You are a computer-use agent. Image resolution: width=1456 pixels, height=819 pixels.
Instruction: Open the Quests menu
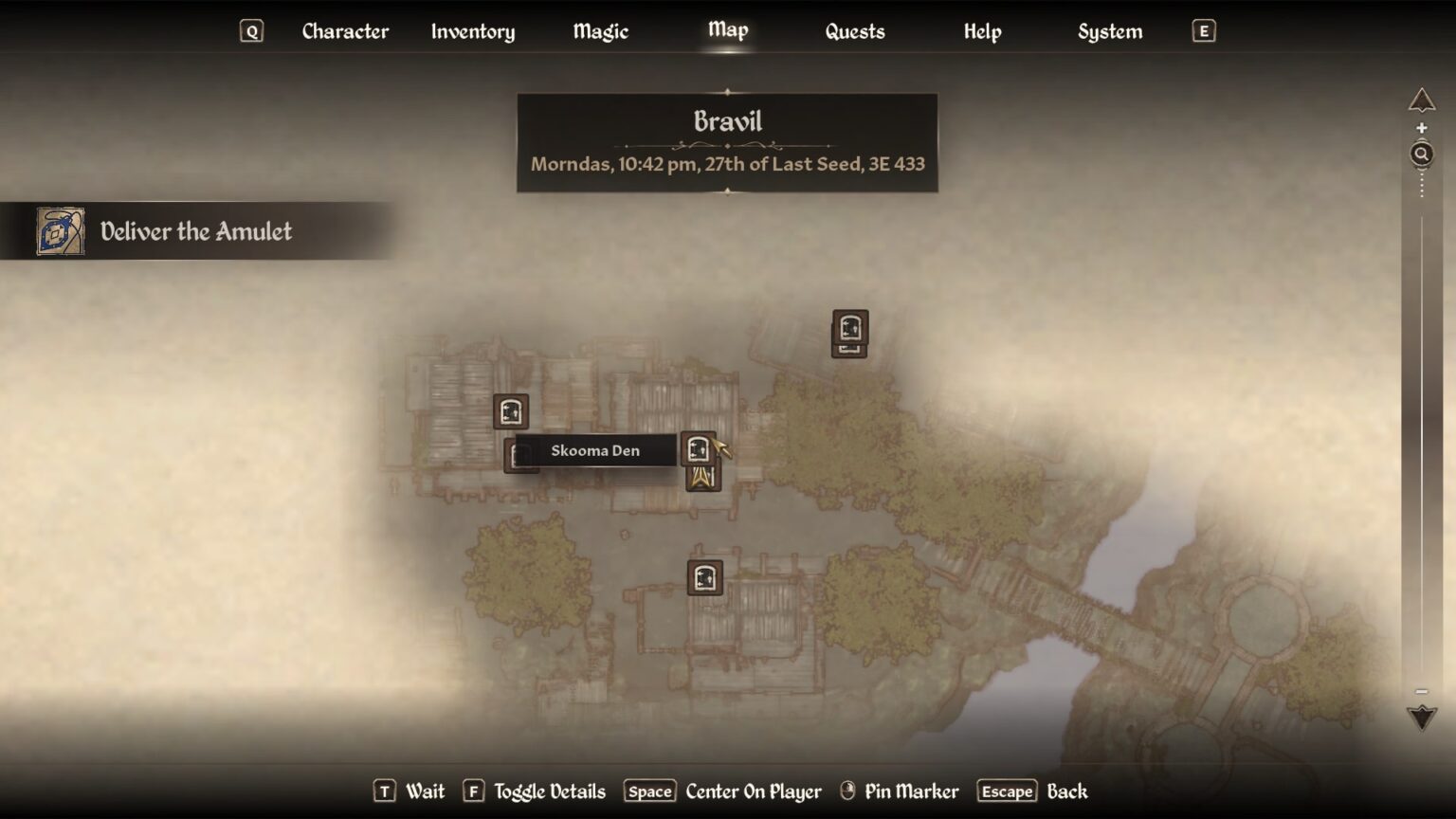pos(854,31)
